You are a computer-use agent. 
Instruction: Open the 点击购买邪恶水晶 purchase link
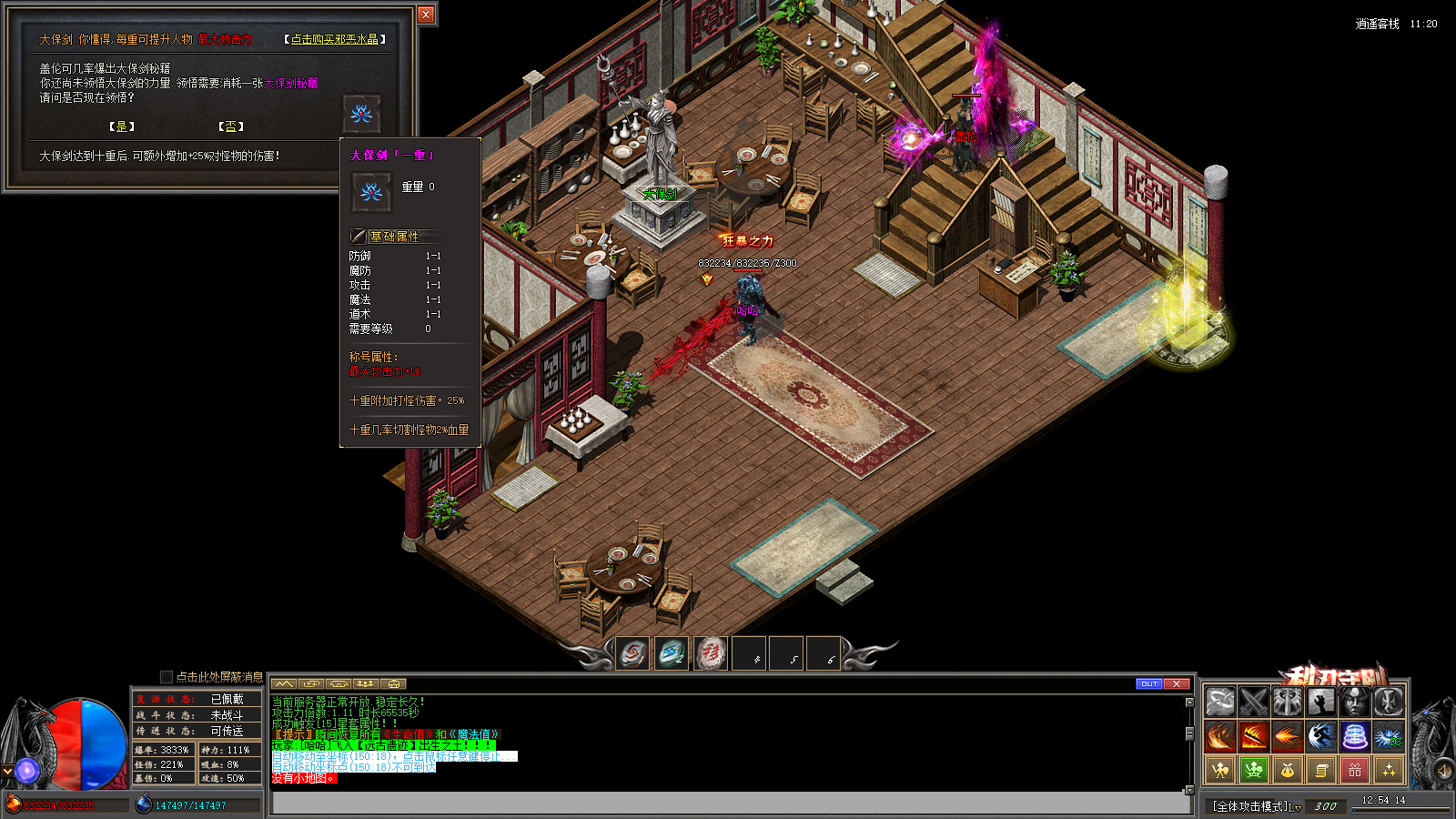[335, 39]
